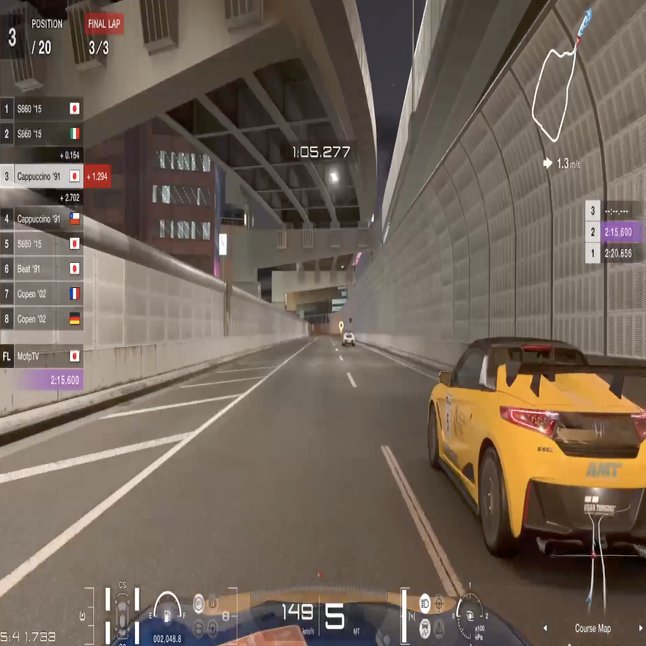Image resolution: width=646 pixels, height=646 pixels.
Task: Select the Course Map display label
Action: click(x=595, y=628)
